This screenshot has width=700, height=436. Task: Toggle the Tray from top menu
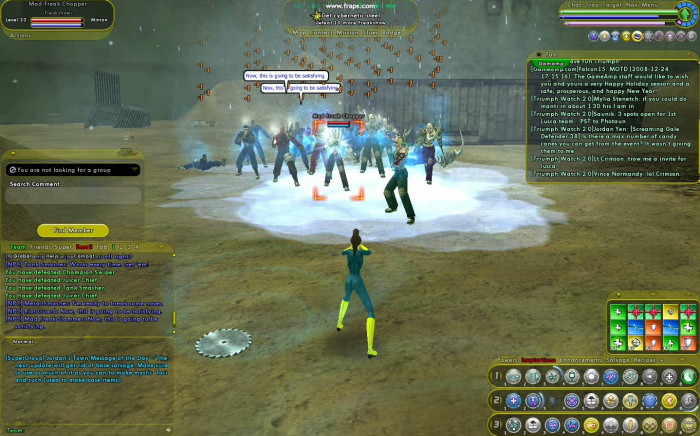click(594, 5)
